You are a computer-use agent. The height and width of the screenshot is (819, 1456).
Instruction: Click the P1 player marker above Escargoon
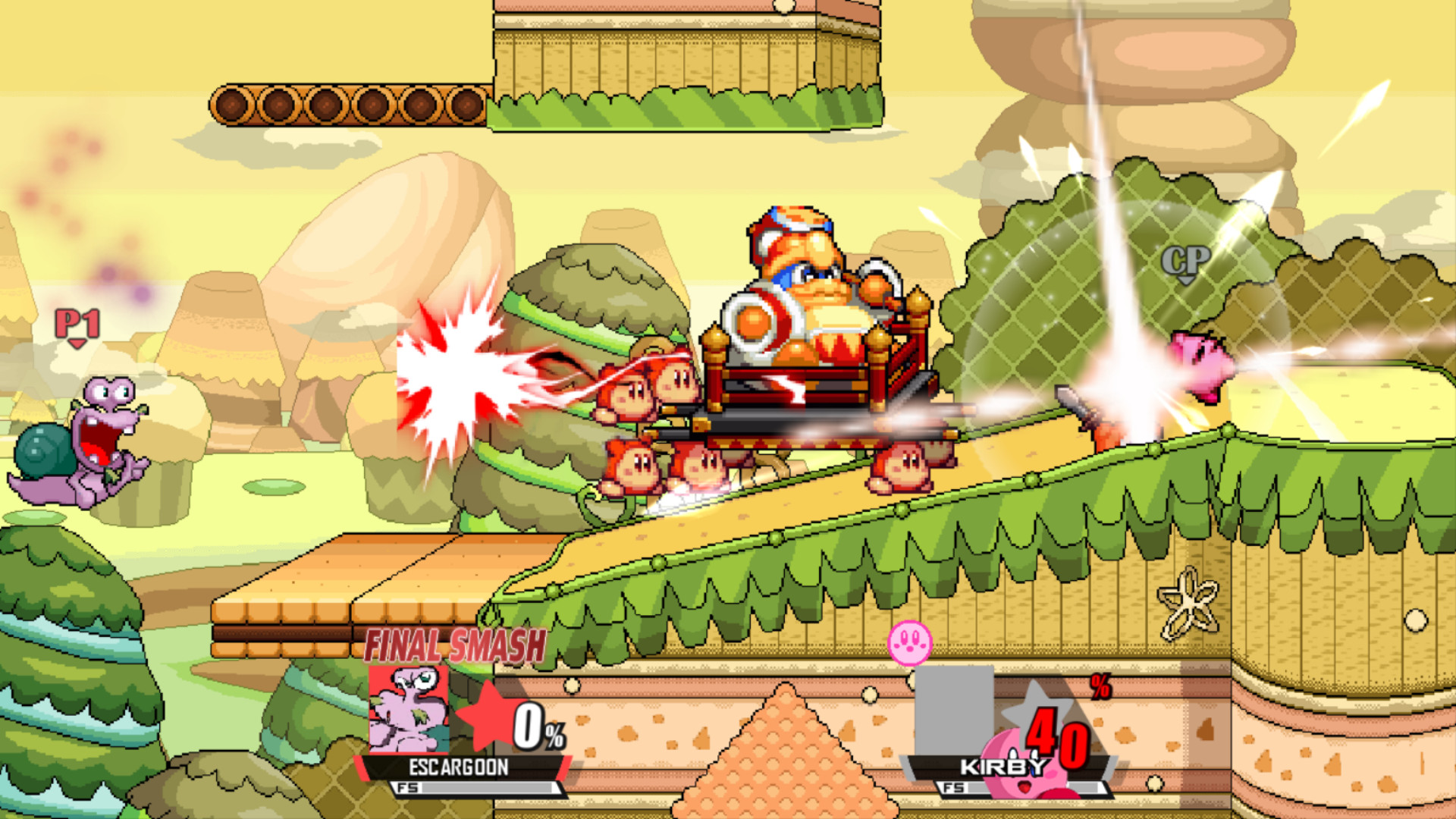point(74,324)
